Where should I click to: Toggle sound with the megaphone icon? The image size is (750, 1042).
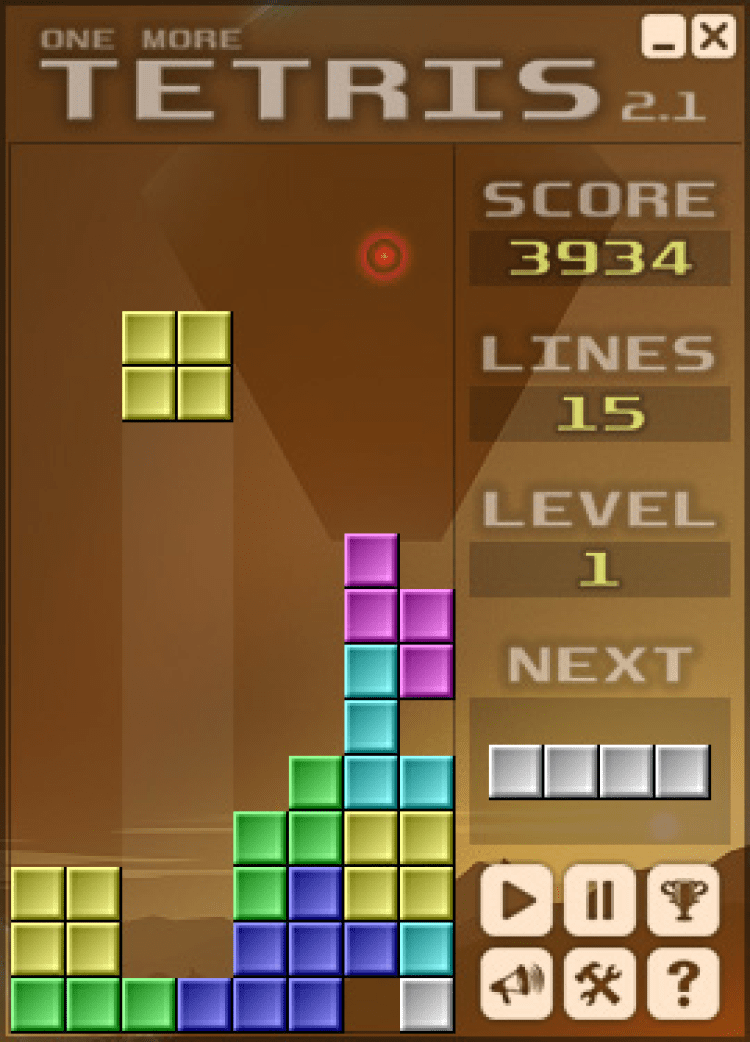tap(516, 984)
